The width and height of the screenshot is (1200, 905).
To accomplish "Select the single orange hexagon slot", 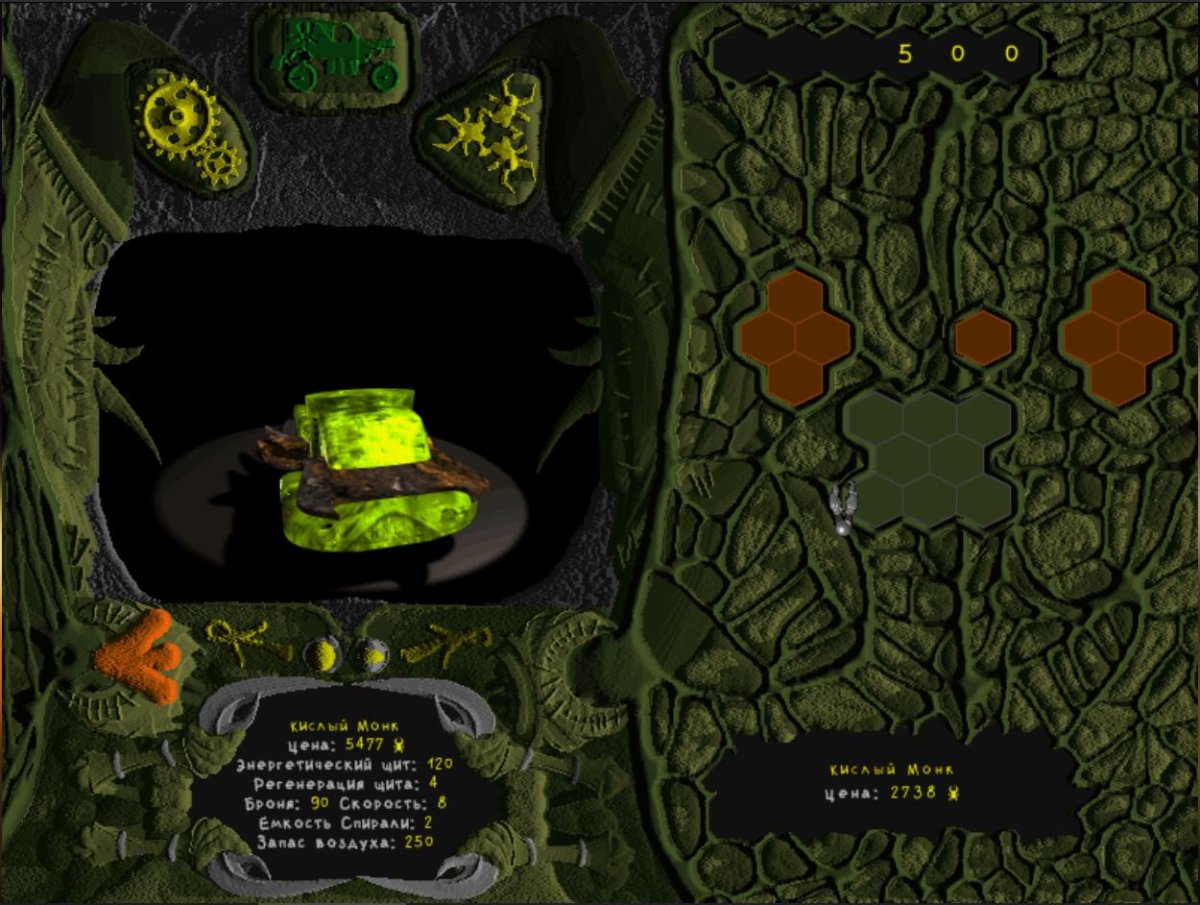I will tap(983, 338).
